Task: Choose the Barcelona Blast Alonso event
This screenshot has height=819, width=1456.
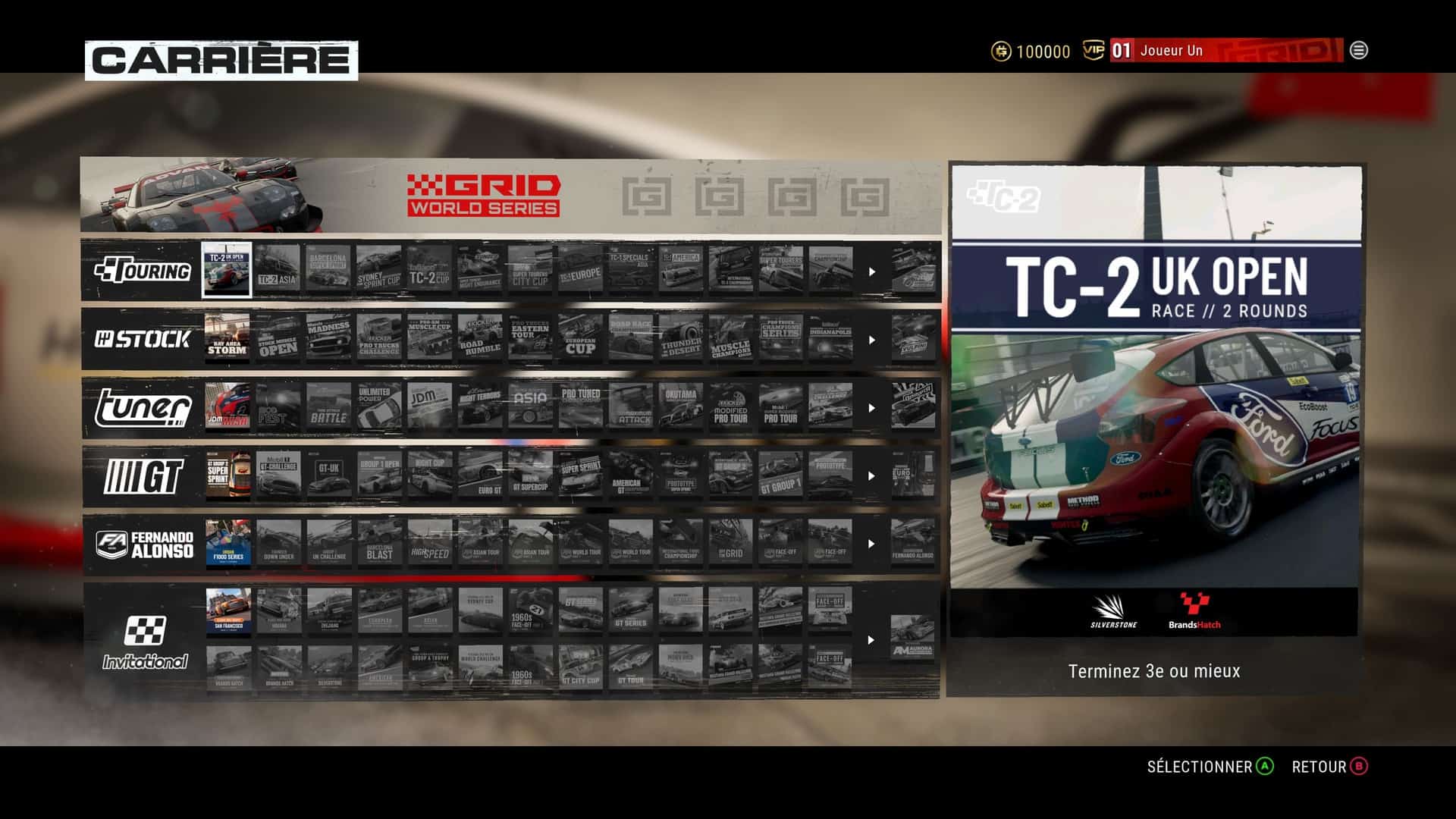Action: tap(379, 543)
